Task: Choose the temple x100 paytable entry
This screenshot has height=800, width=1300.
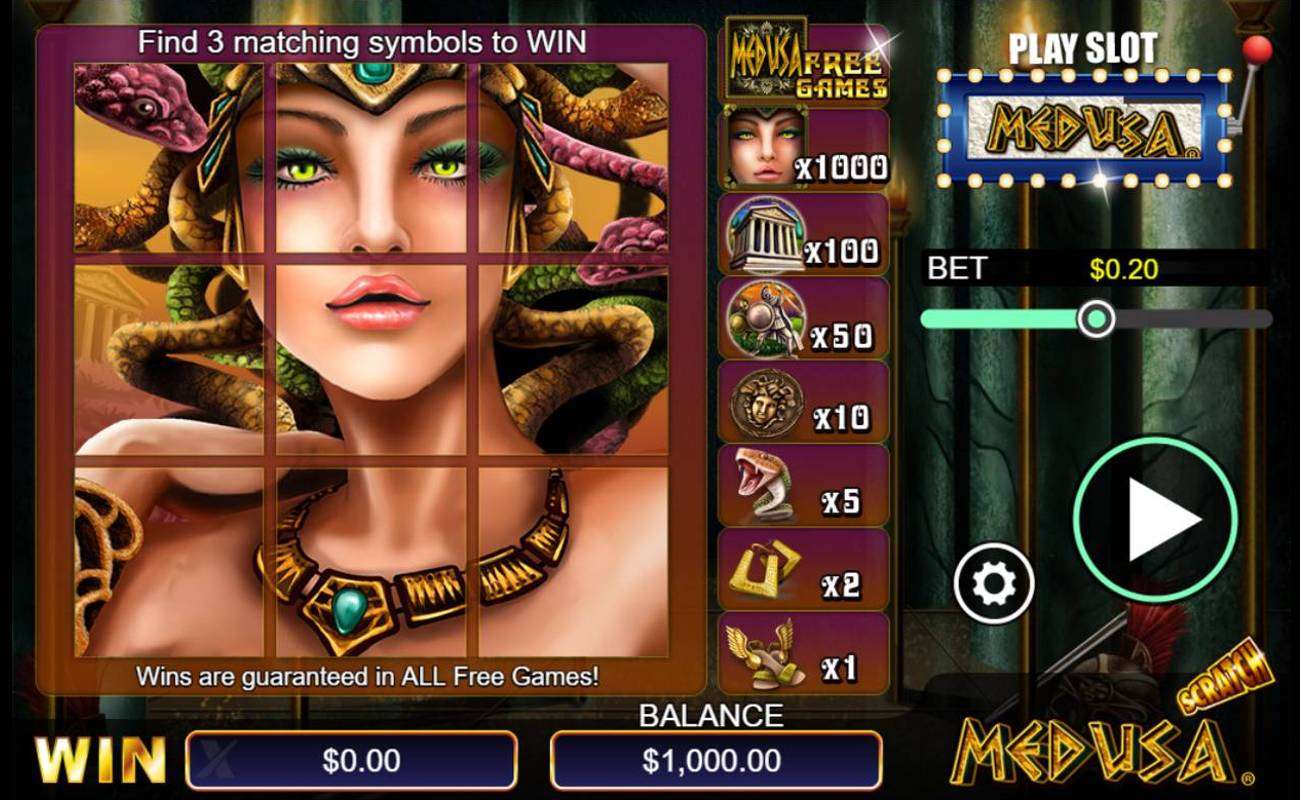Action: point(804,234)
